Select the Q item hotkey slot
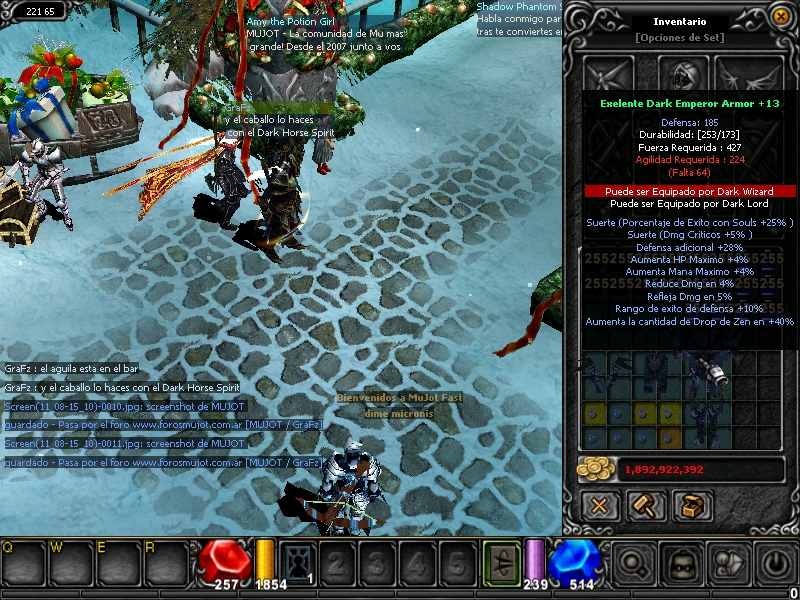800x600 pixels. [x=22, y=563]
